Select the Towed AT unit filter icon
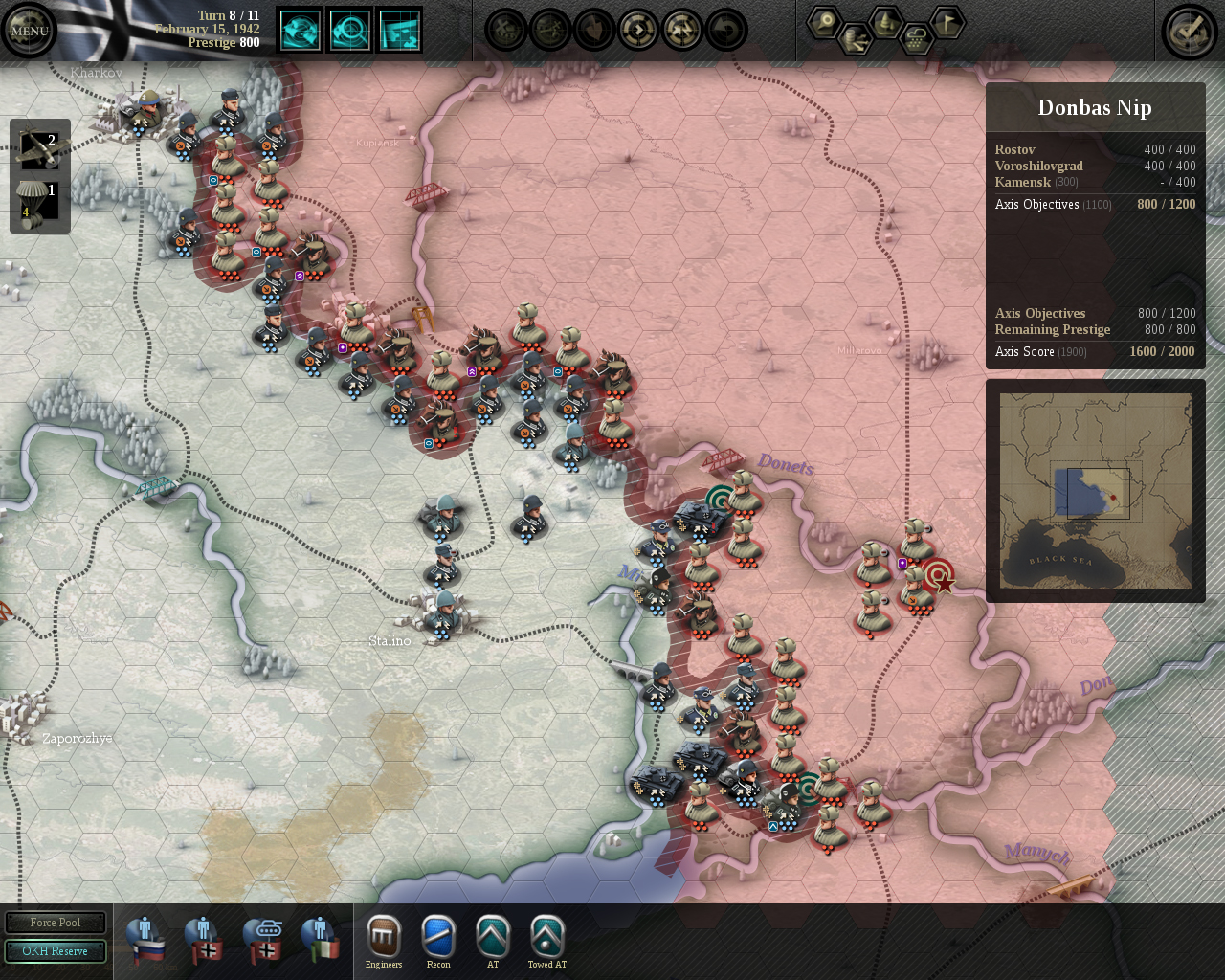The width and height of the screenshot is (1225, 980). coord(546,934)
